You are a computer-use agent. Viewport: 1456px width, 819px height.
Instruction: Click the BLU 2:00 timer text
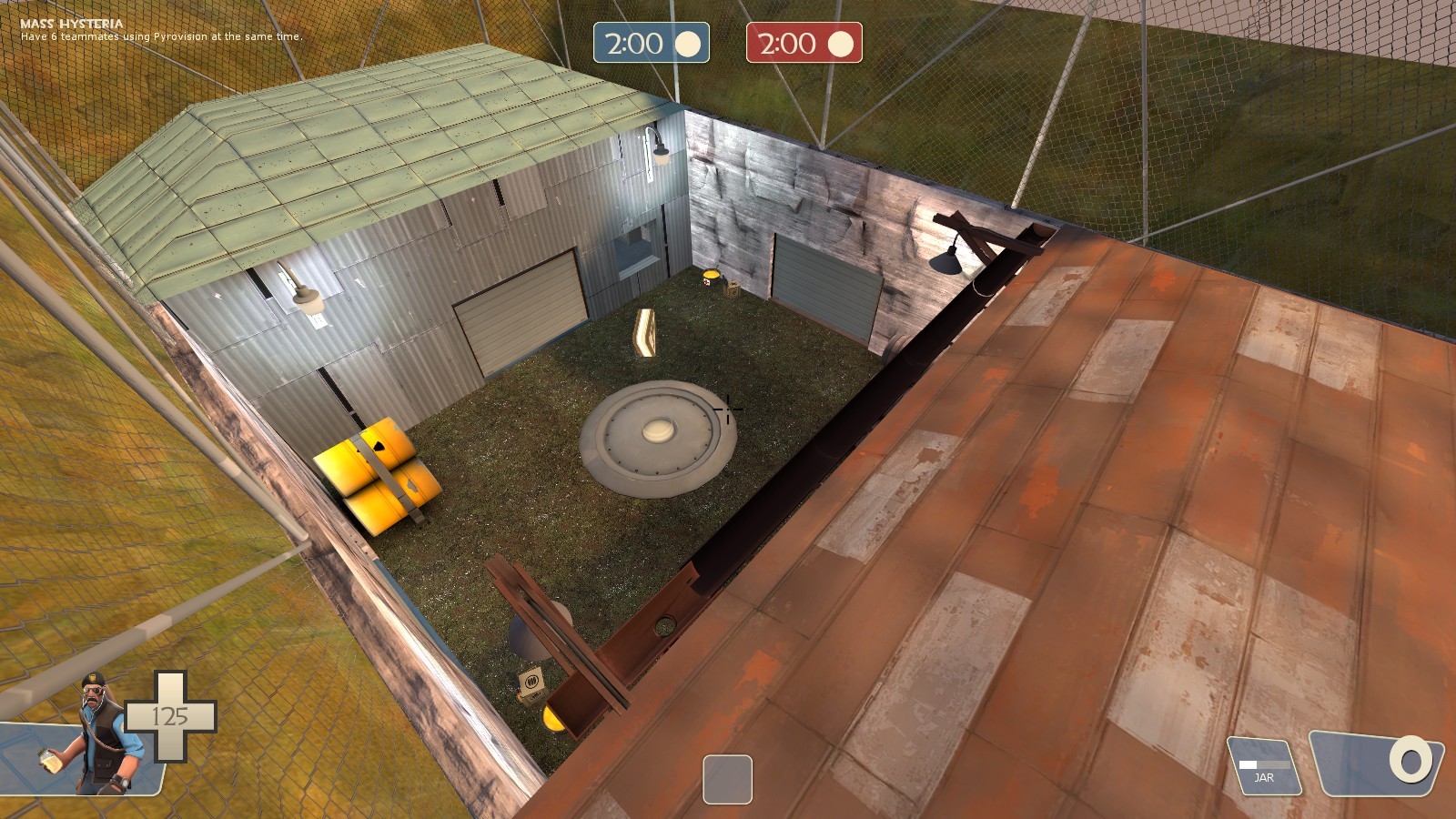pos(632,42)
